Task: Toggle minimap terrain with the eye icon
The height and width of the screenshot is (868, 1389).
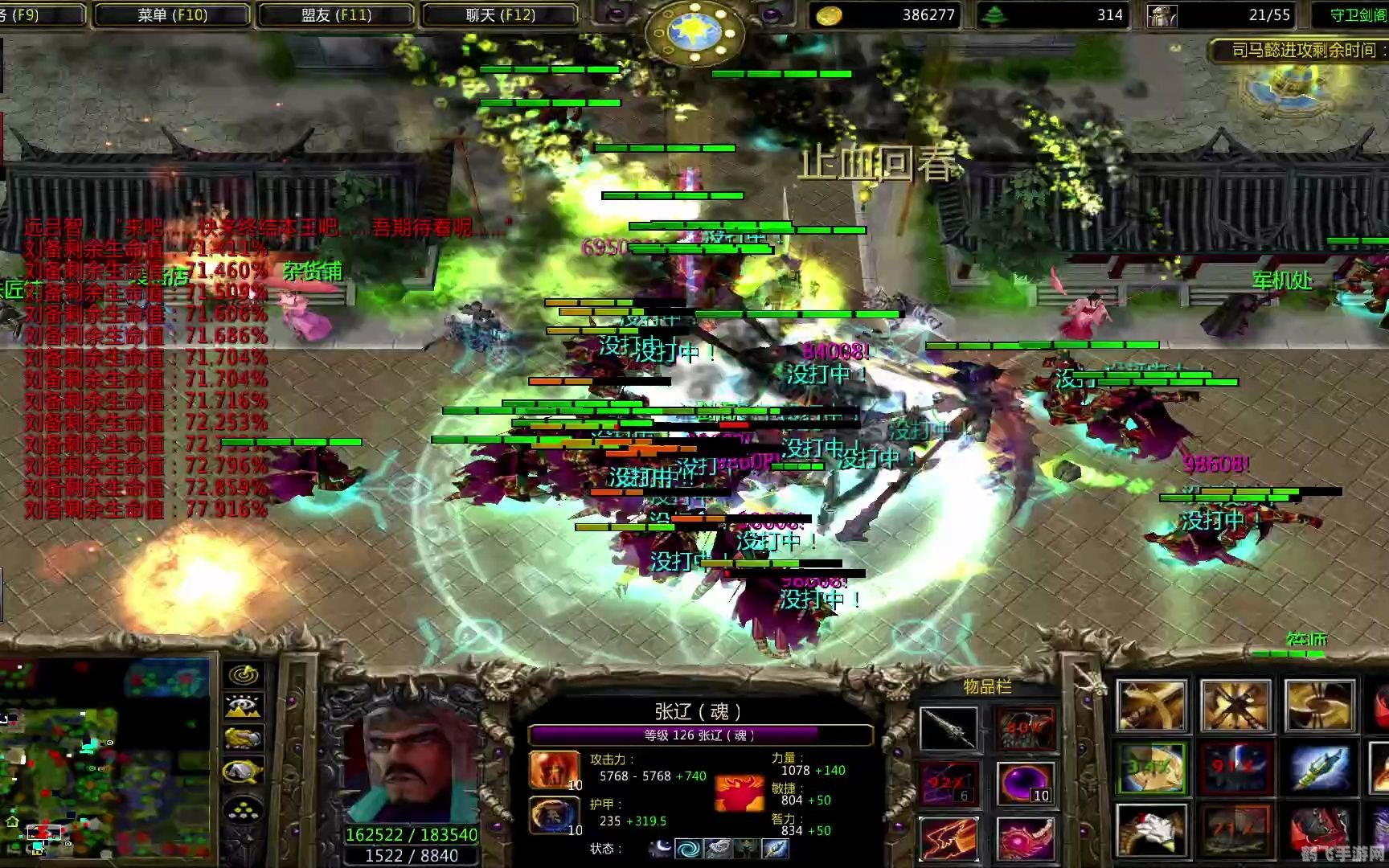Action: [x=244, y=706]
